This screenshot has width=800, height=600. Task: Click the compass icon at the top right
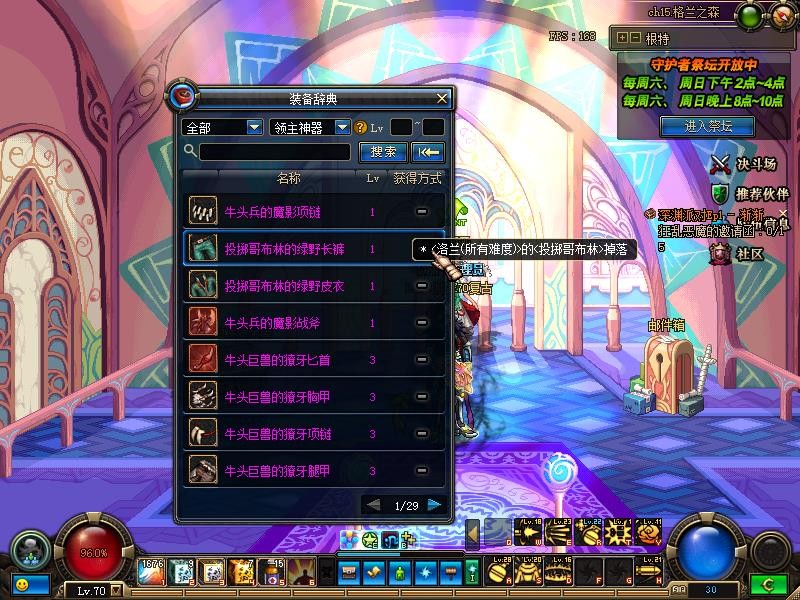pyautogui.click(x=752, y=15)
